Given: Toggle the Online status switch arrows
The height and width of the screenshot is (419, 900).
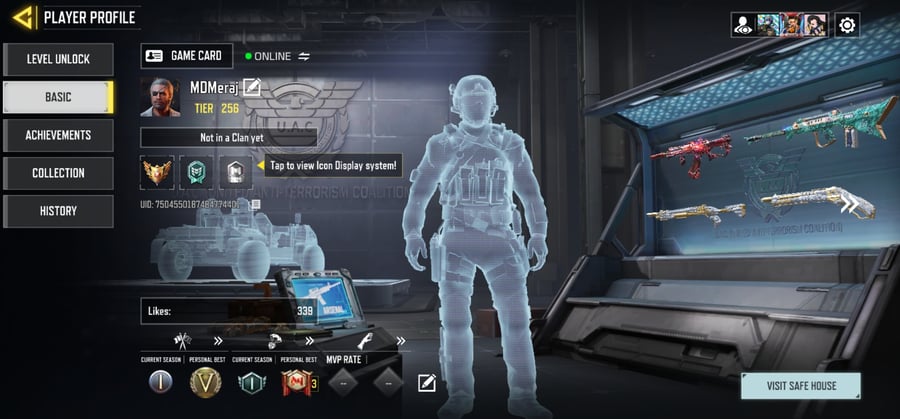Looking at the screenshot, I should pos(304,56).
